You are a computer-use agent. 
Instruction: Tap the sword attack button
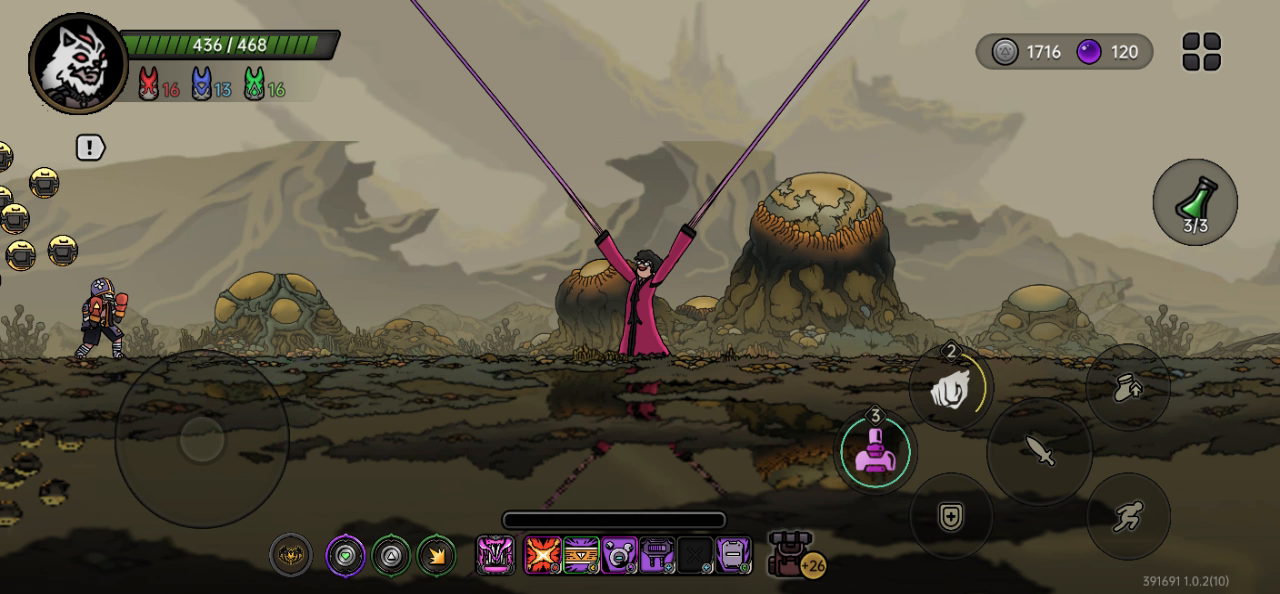(1039, 451)
